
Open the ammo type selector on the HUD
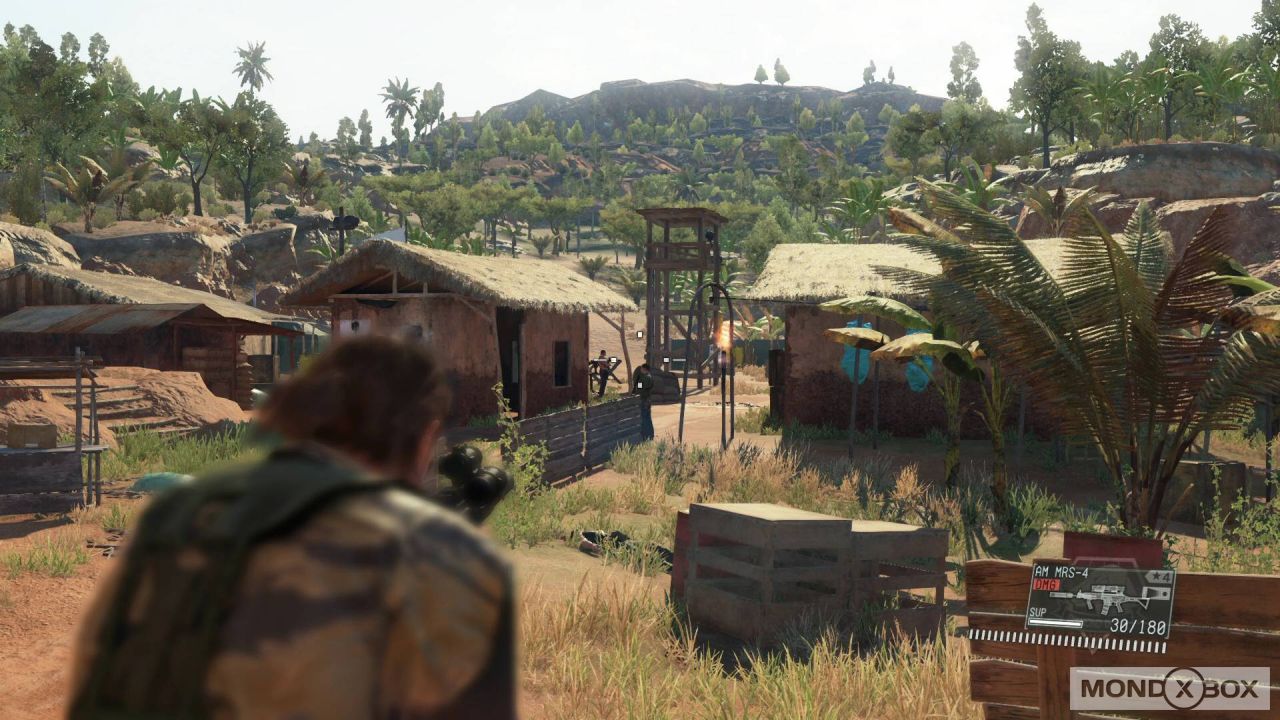(x=1046, y=586)
